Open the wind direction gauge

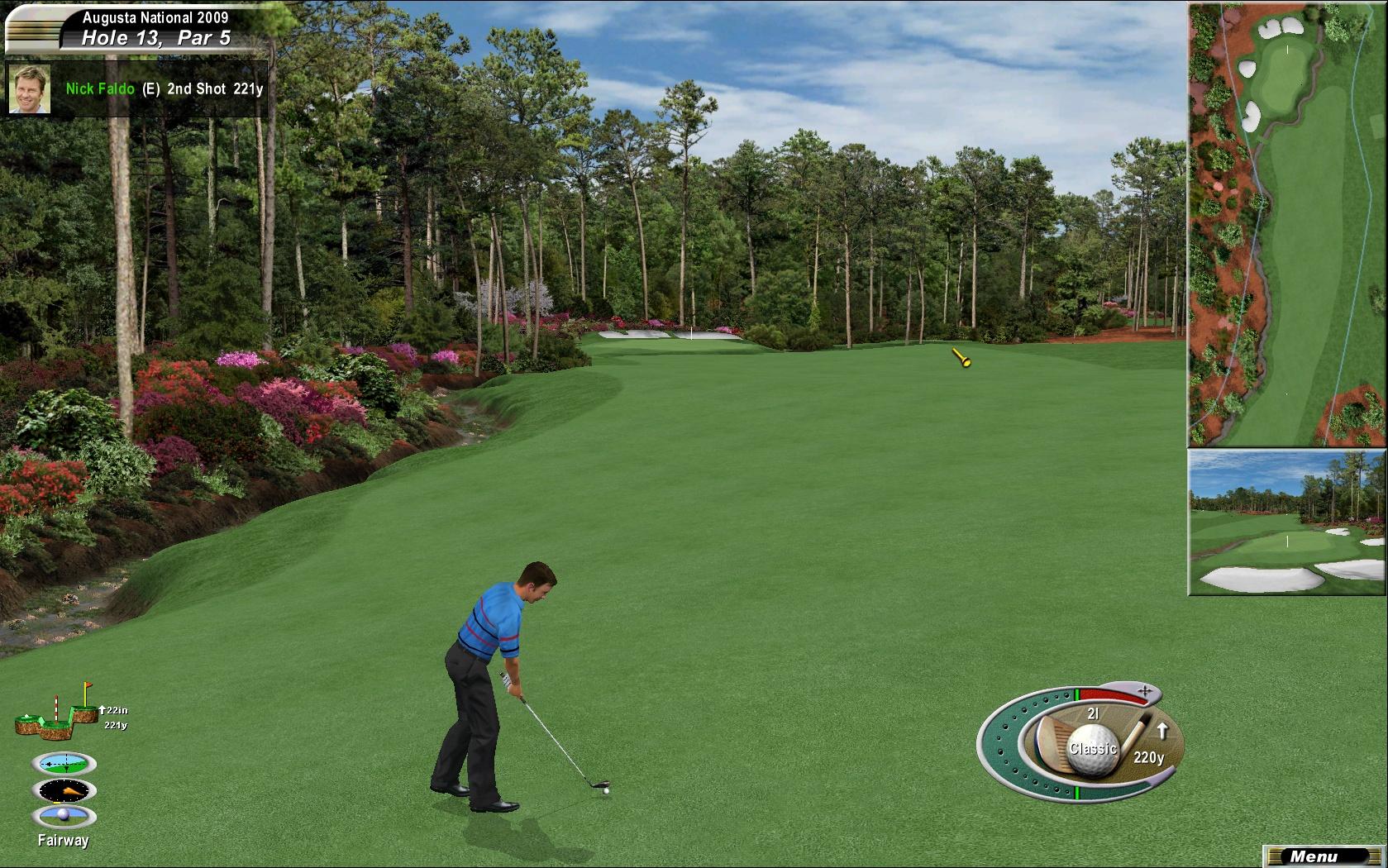click(64, 790)
